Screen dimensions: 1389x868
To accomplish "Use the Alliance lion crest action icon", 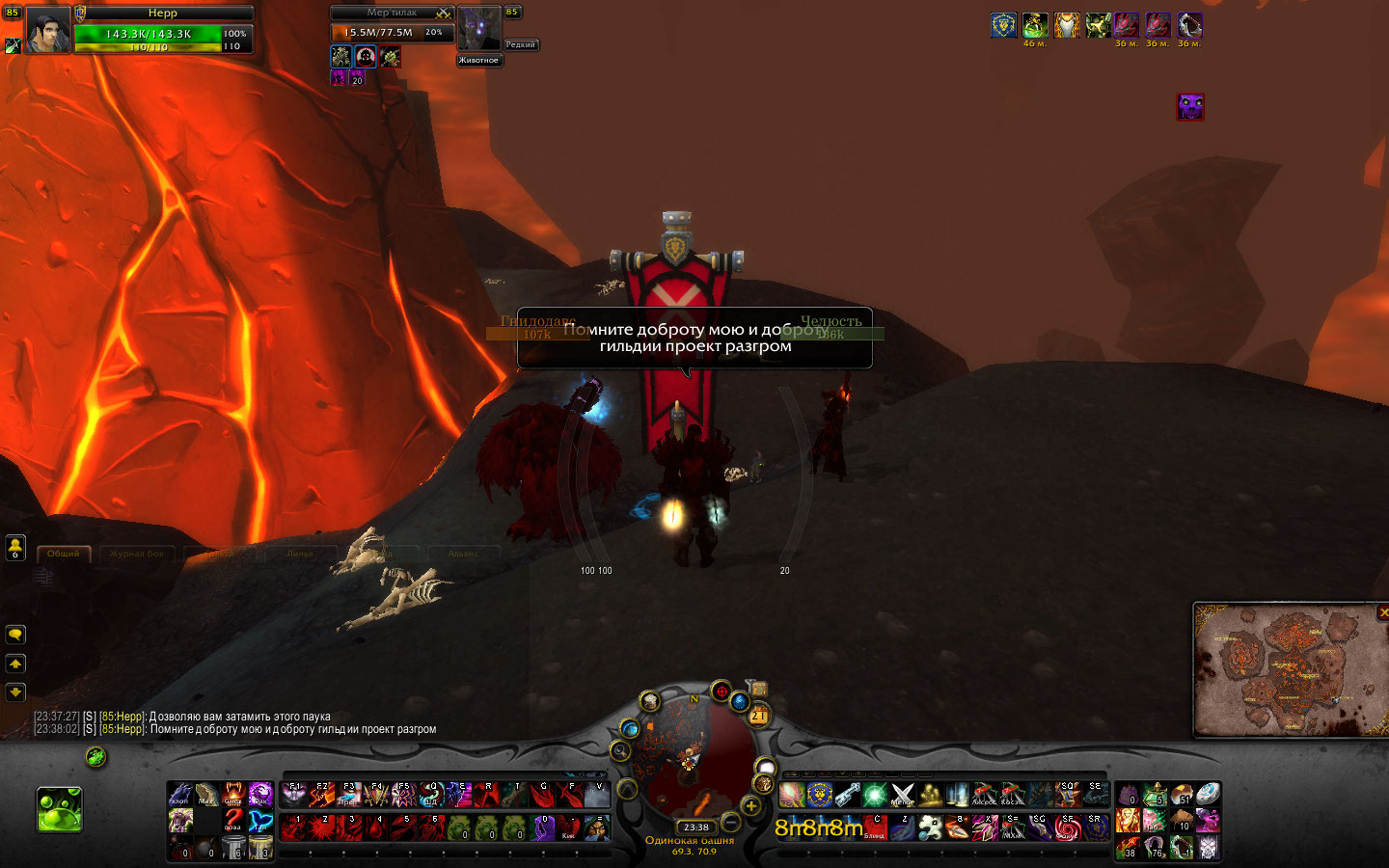I will 820,795.
